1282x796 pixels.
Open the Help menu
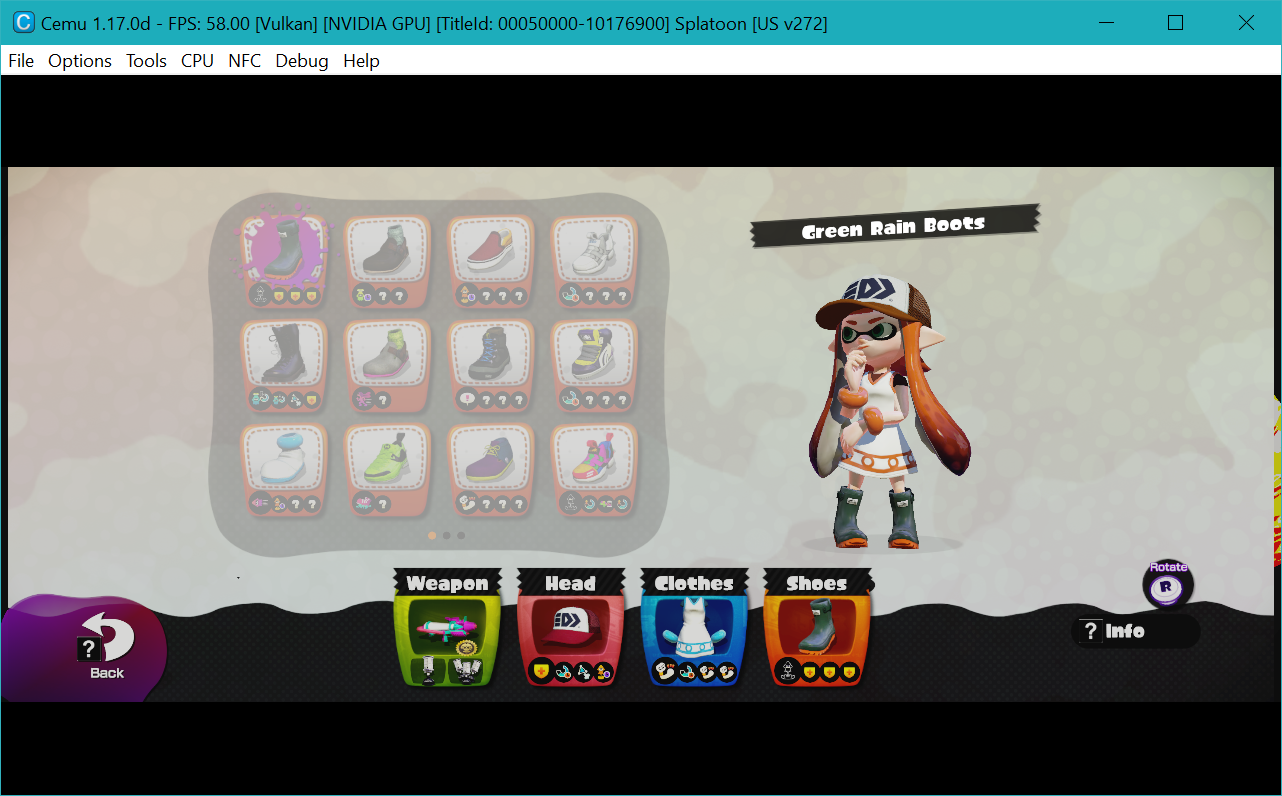pyautogui.click(x=361, y=61)
